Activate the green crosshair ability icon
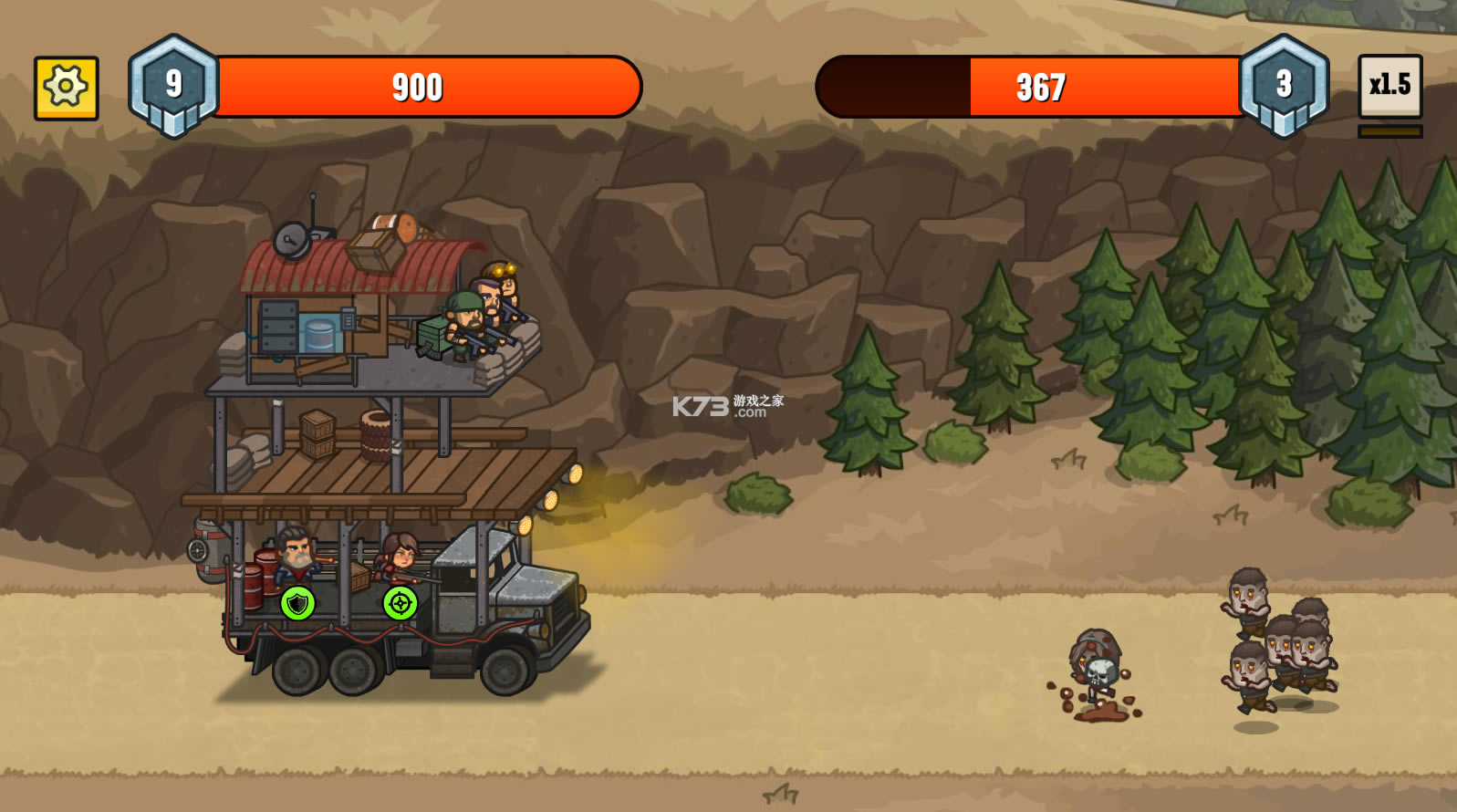Screen dimensions: 1457x812 pyautogui.click(x=400, y=603)
